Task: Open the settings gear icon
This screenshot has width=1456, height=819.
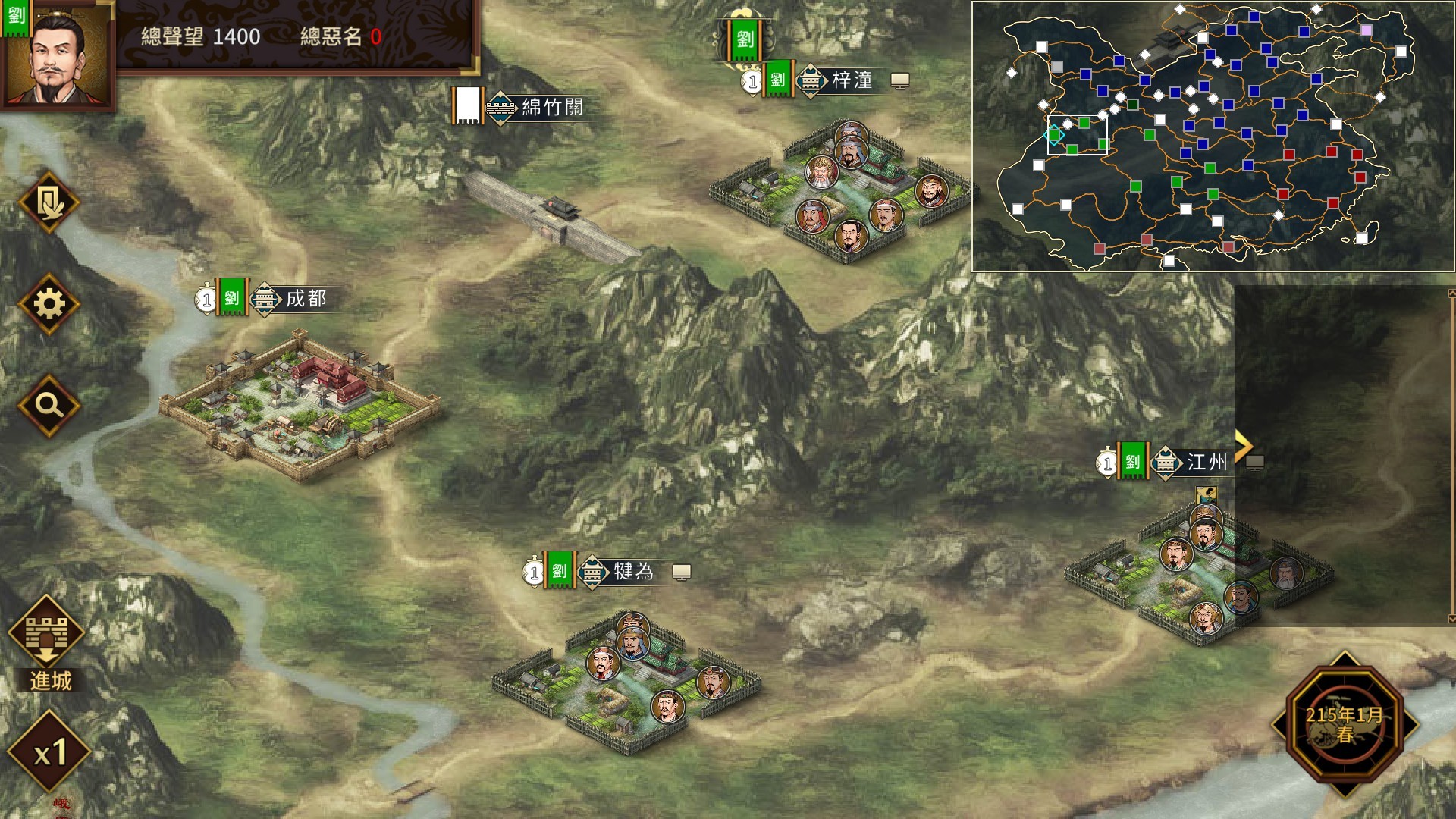Action: coord(50,303)
